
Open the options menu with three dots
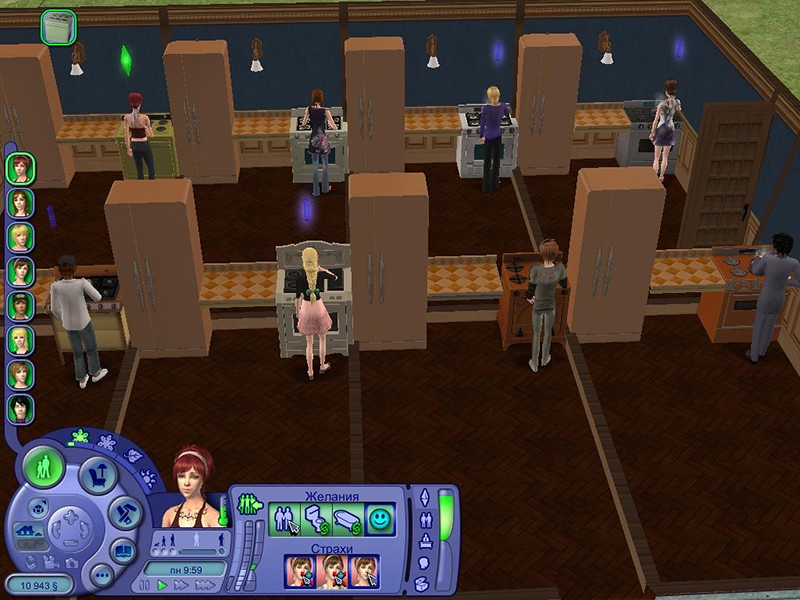pyautogui.click(x=101, y=575)
